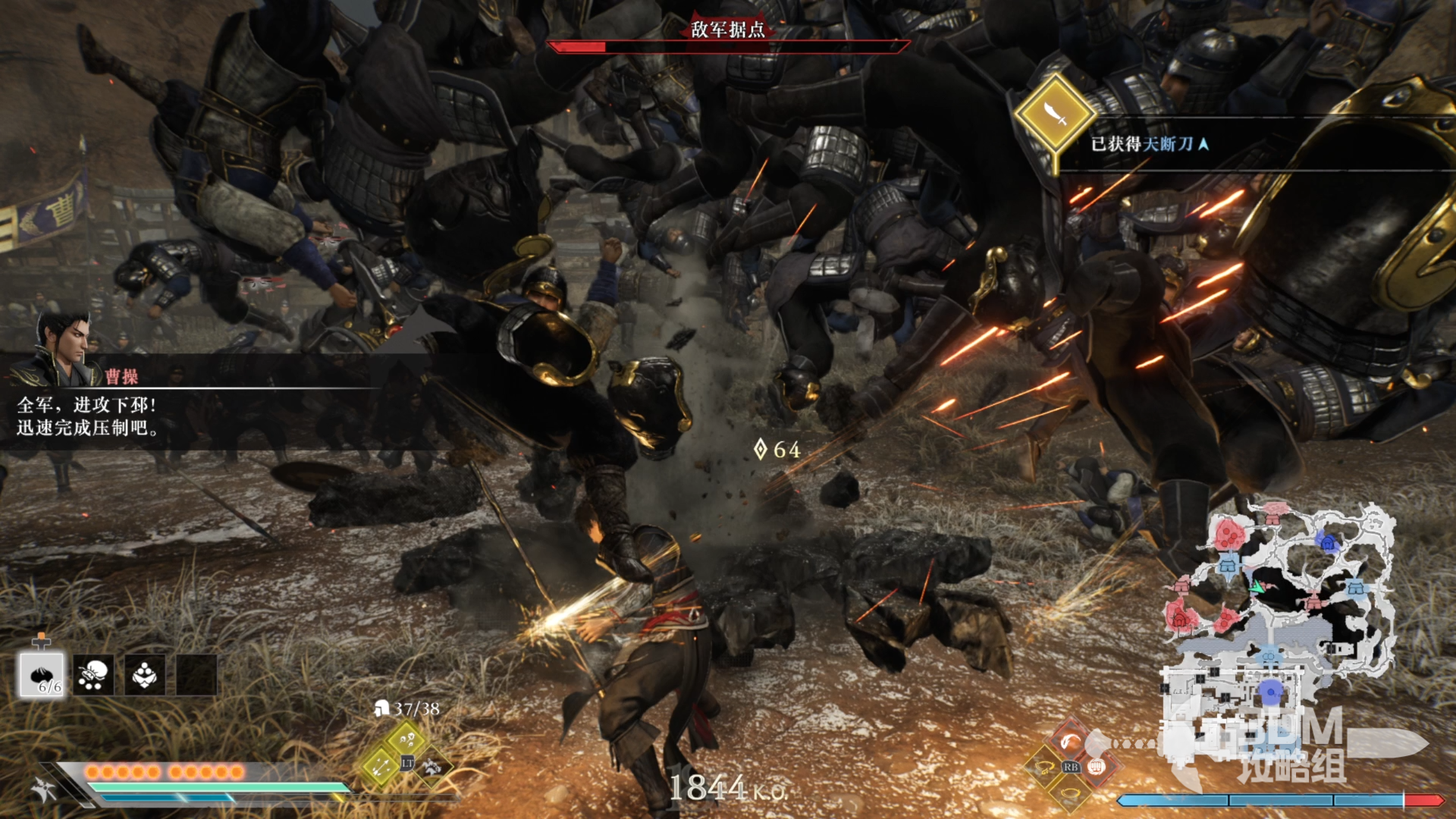This screenshot has height=819, width=1456.
Task: Open the acquired weapon notification icon
Action: [x=1054, y=115]
